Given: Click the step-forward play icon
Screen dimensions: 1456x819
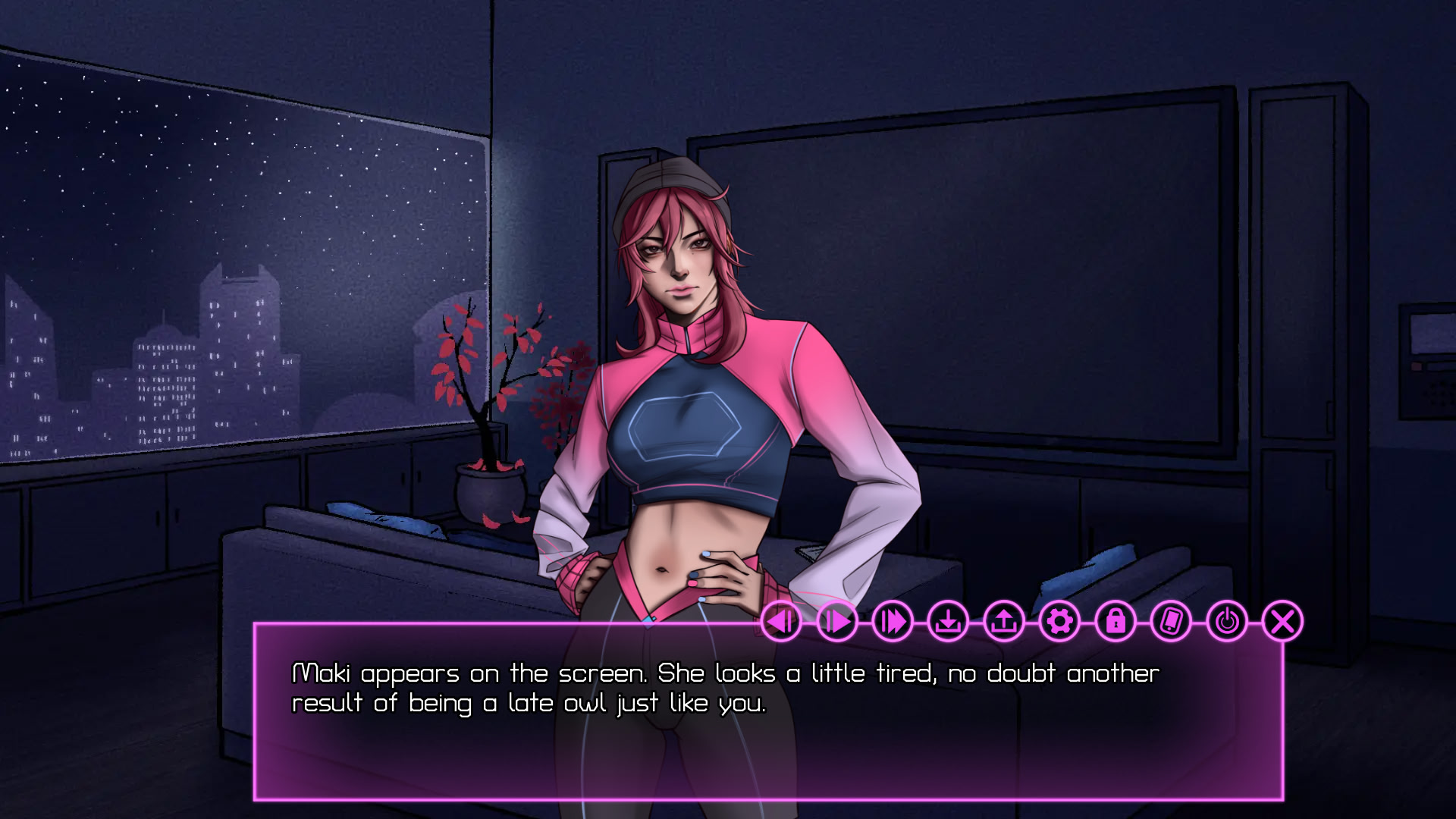Looking at the screenshot, I should pos(837,622).
